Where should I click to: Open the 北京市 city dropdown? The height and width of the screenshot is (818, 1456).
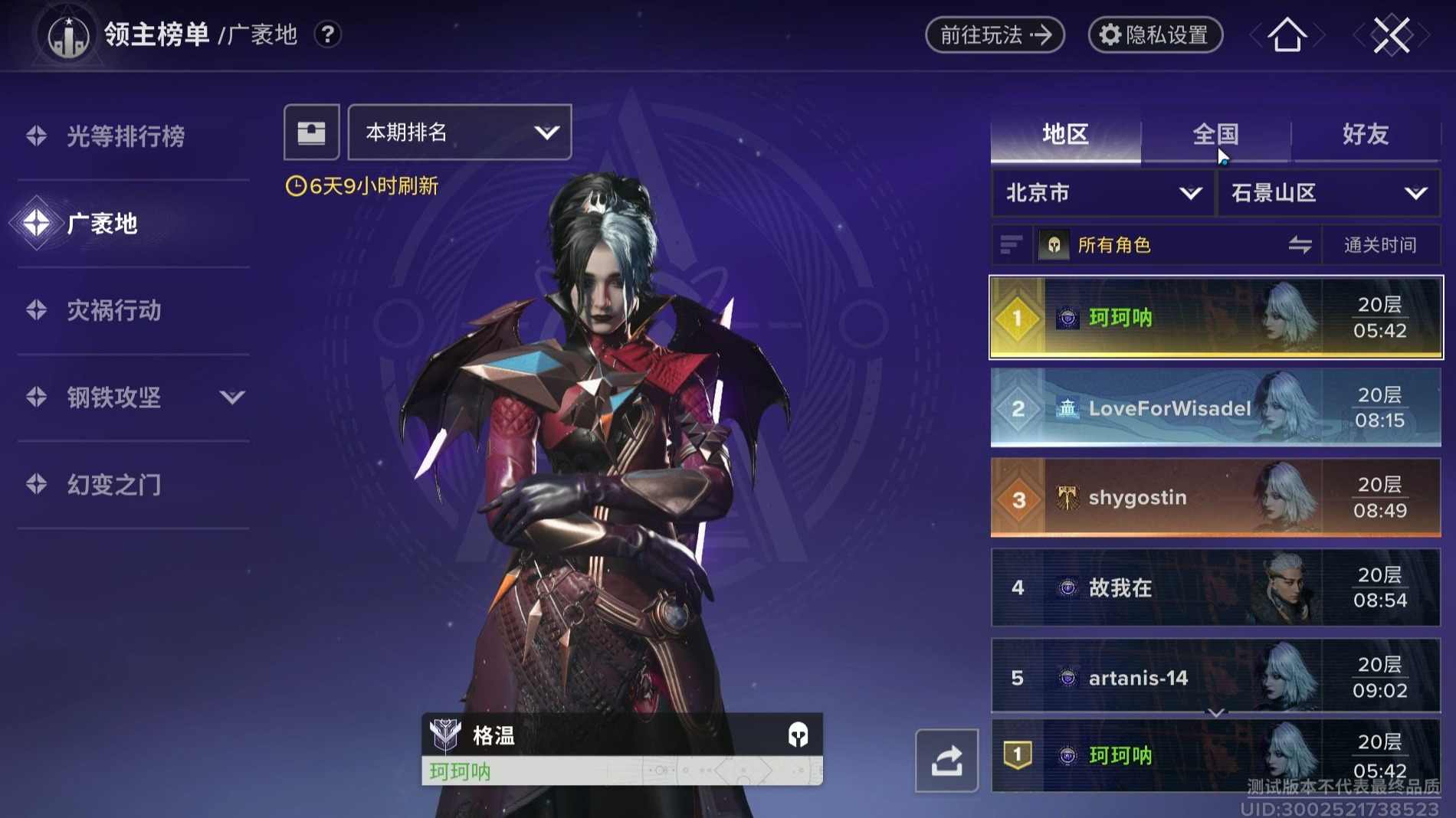1101,193
